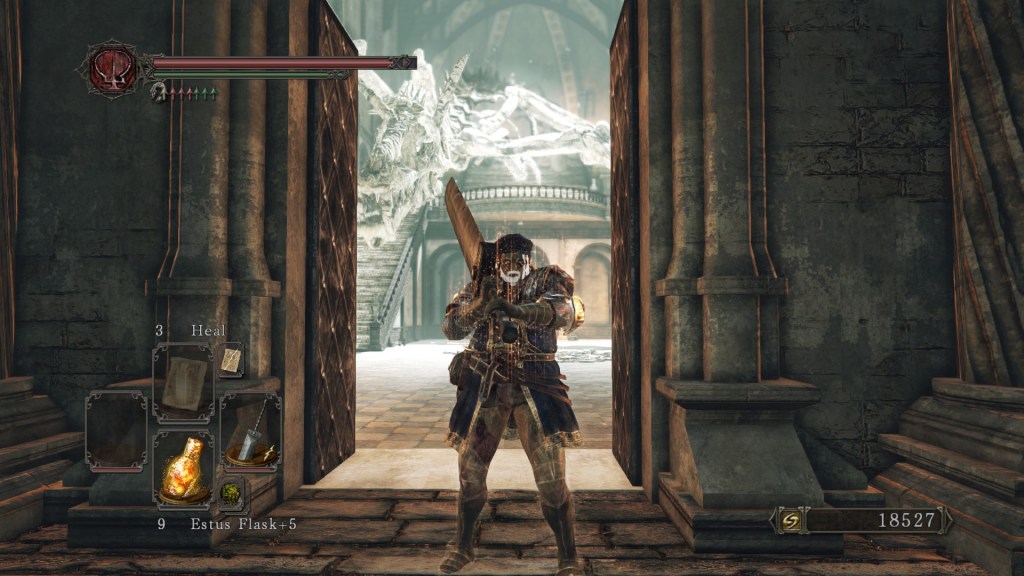1024x576 pixels.
Task: Select the Heal spell slot
Action: point(183,383)
